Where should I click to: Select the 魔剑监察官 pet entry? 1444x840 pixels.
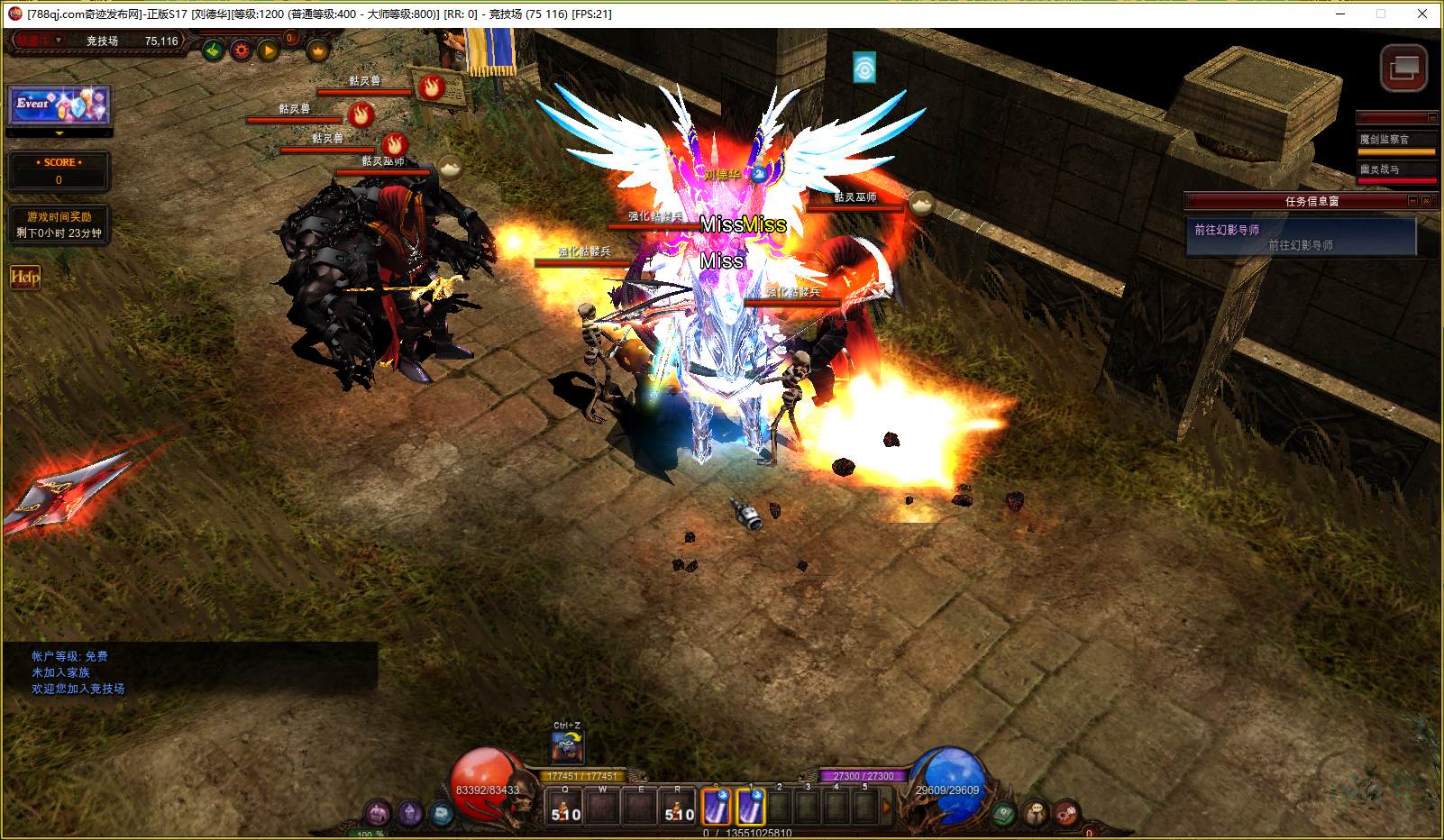point(1395,140)
